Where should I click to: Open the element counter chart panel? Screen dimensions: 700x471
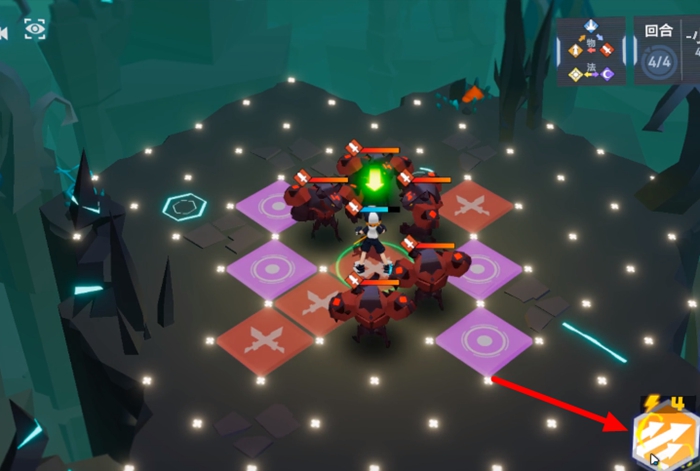pyautogui.click(x=591, y=50)
